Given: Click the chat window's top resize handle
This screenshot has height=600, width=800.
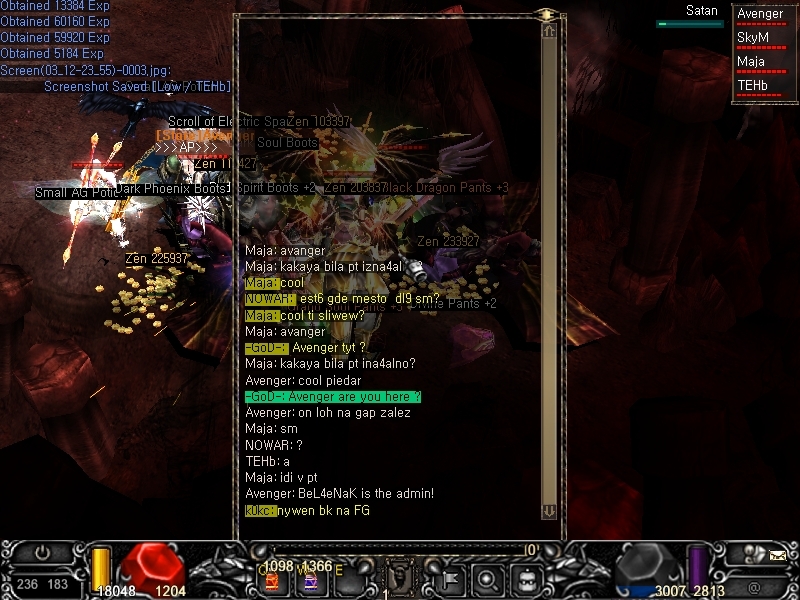Looking at the screenshot, I should tap(546, 14).
